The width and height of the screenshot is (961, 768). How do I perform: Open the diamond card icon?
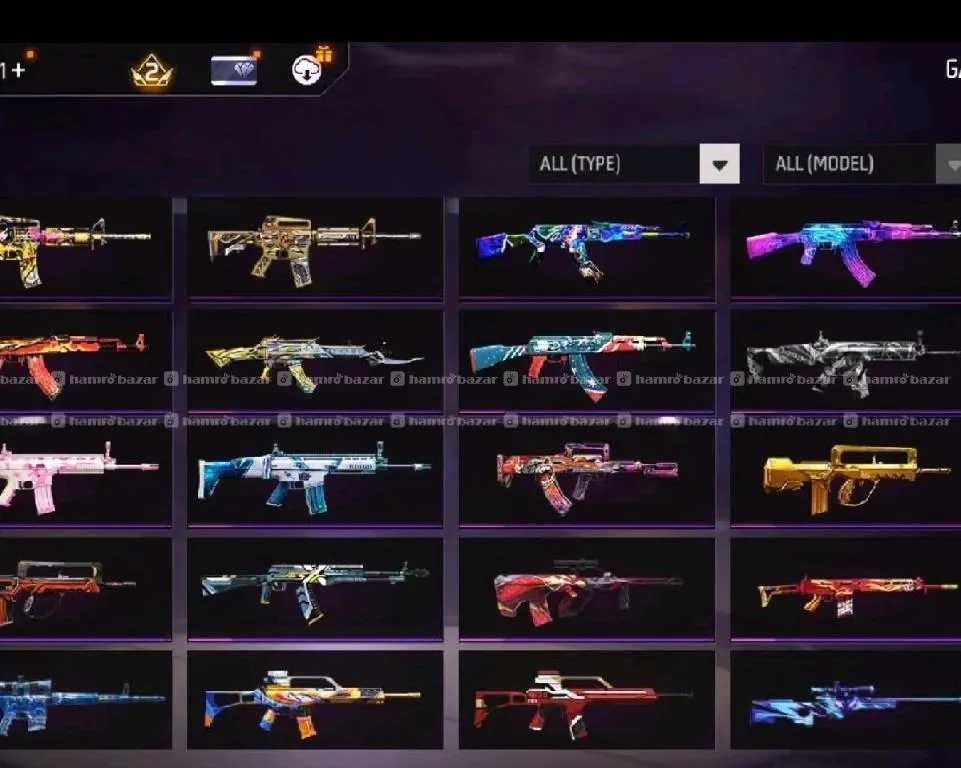[x=234, y=70]
